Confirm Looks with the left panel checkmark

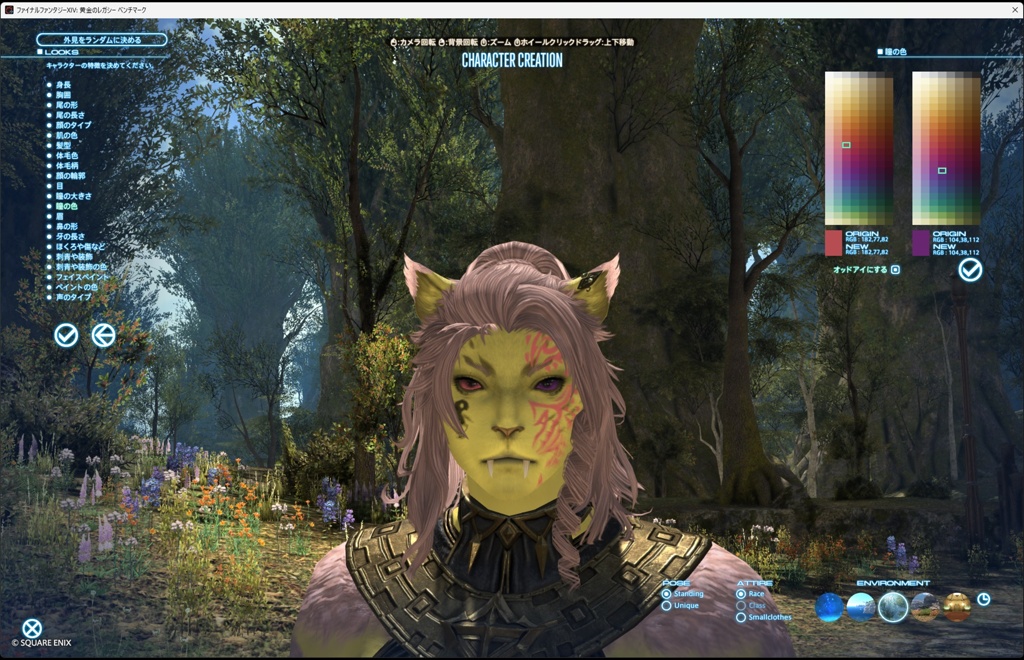pos(66,336)
